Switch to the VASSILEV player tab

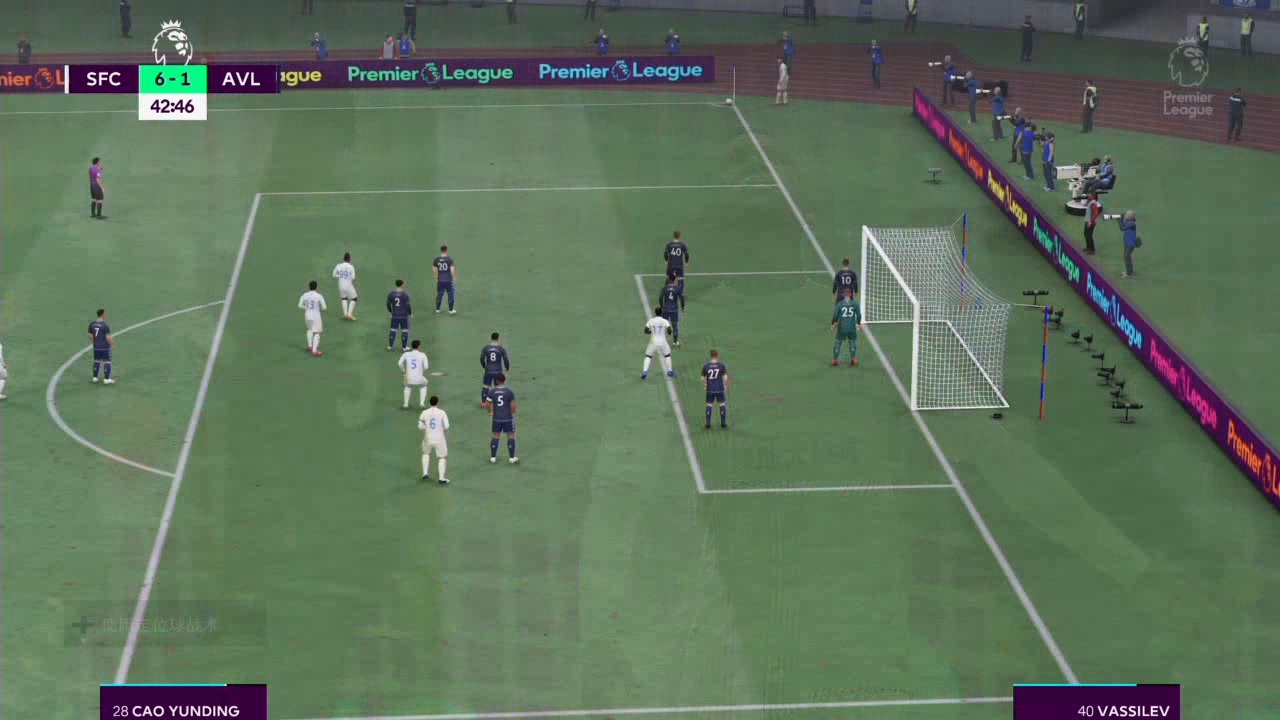(1124, 710)
